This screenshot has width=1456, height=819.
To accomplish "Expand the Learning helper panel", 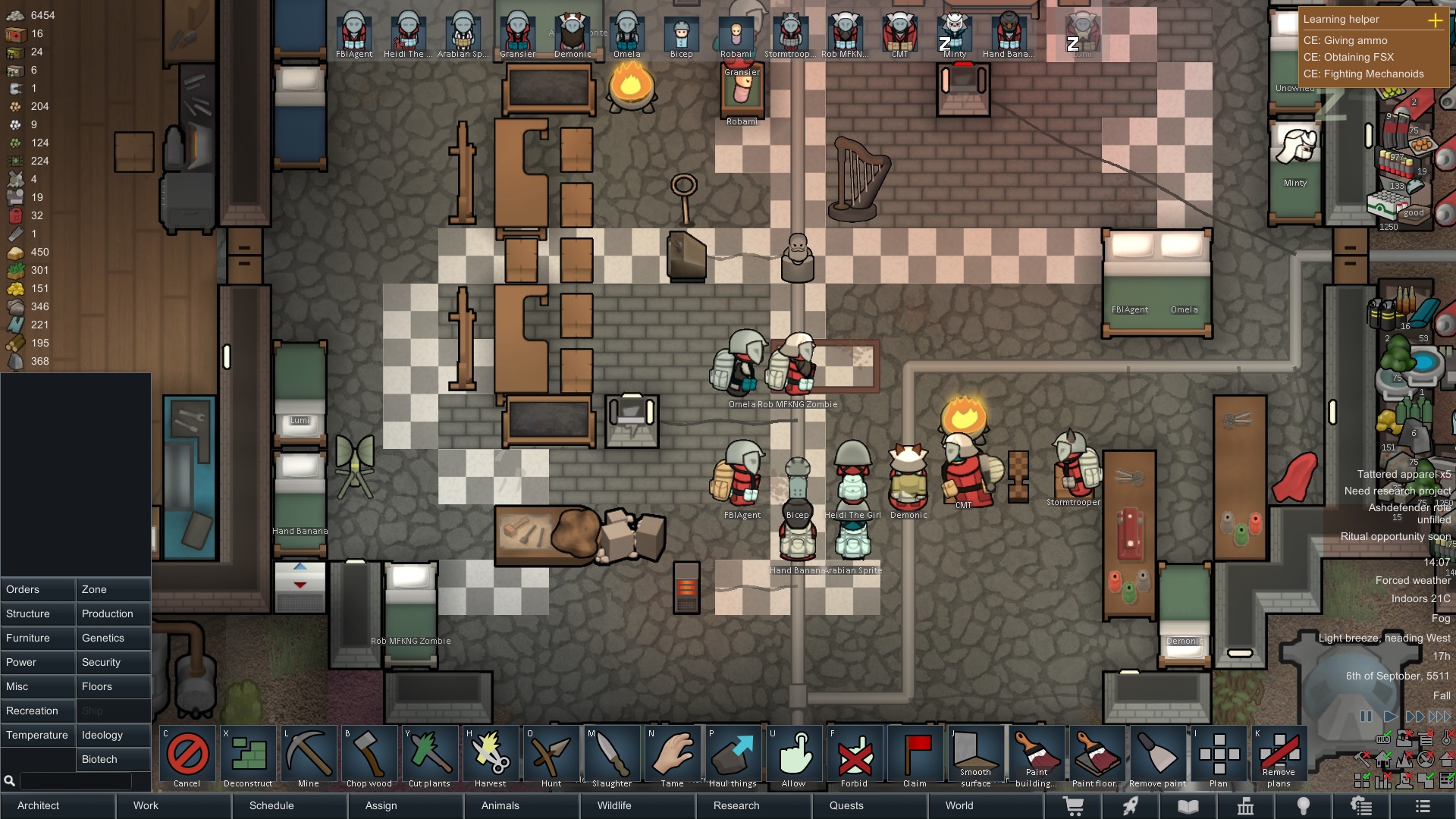I will [1435, 20].
